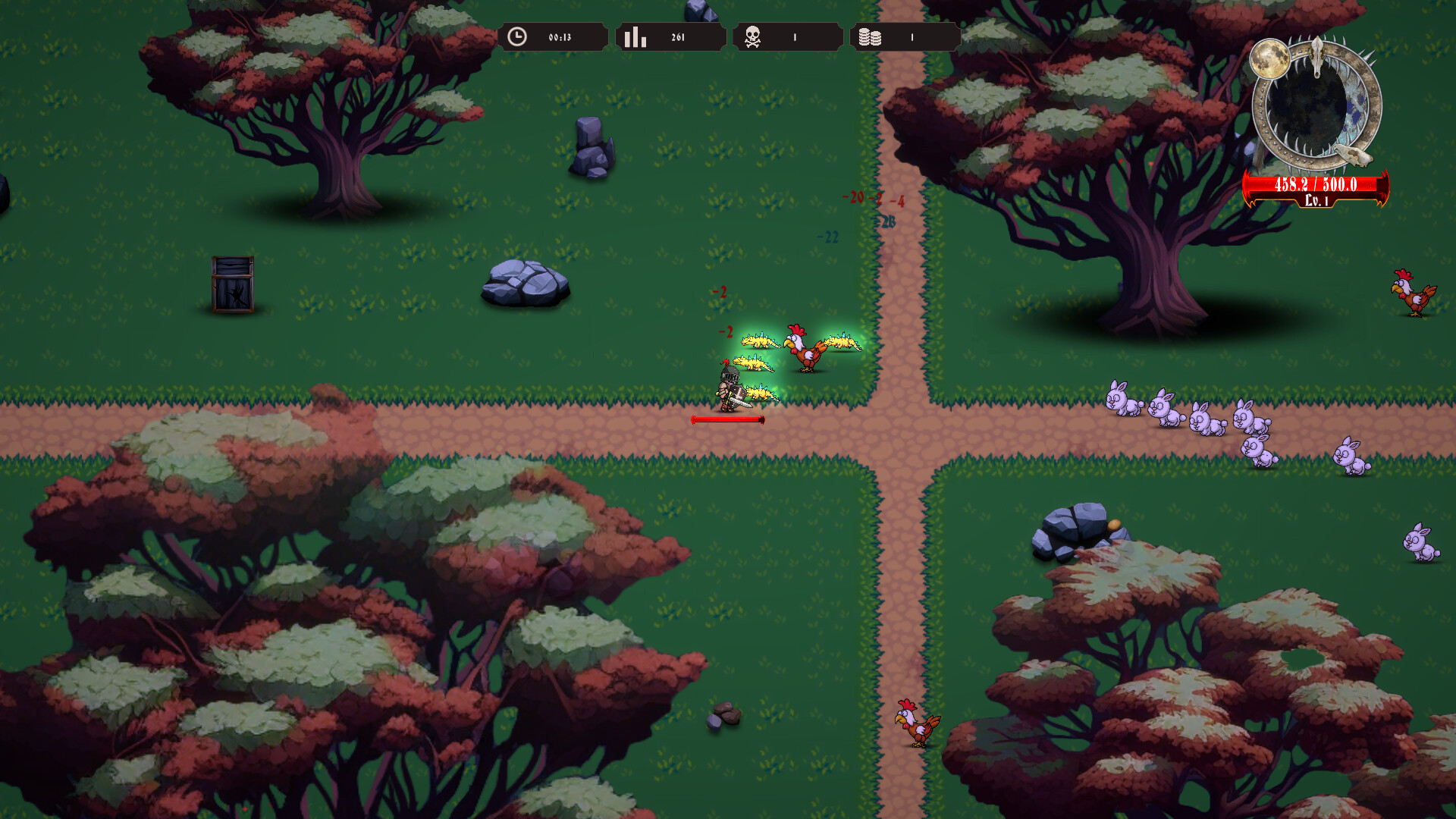Viewport: 1456px width, 819px height.
Task: Click the animal skull at the dial's bottom edge
Action: pos(1355,155)
